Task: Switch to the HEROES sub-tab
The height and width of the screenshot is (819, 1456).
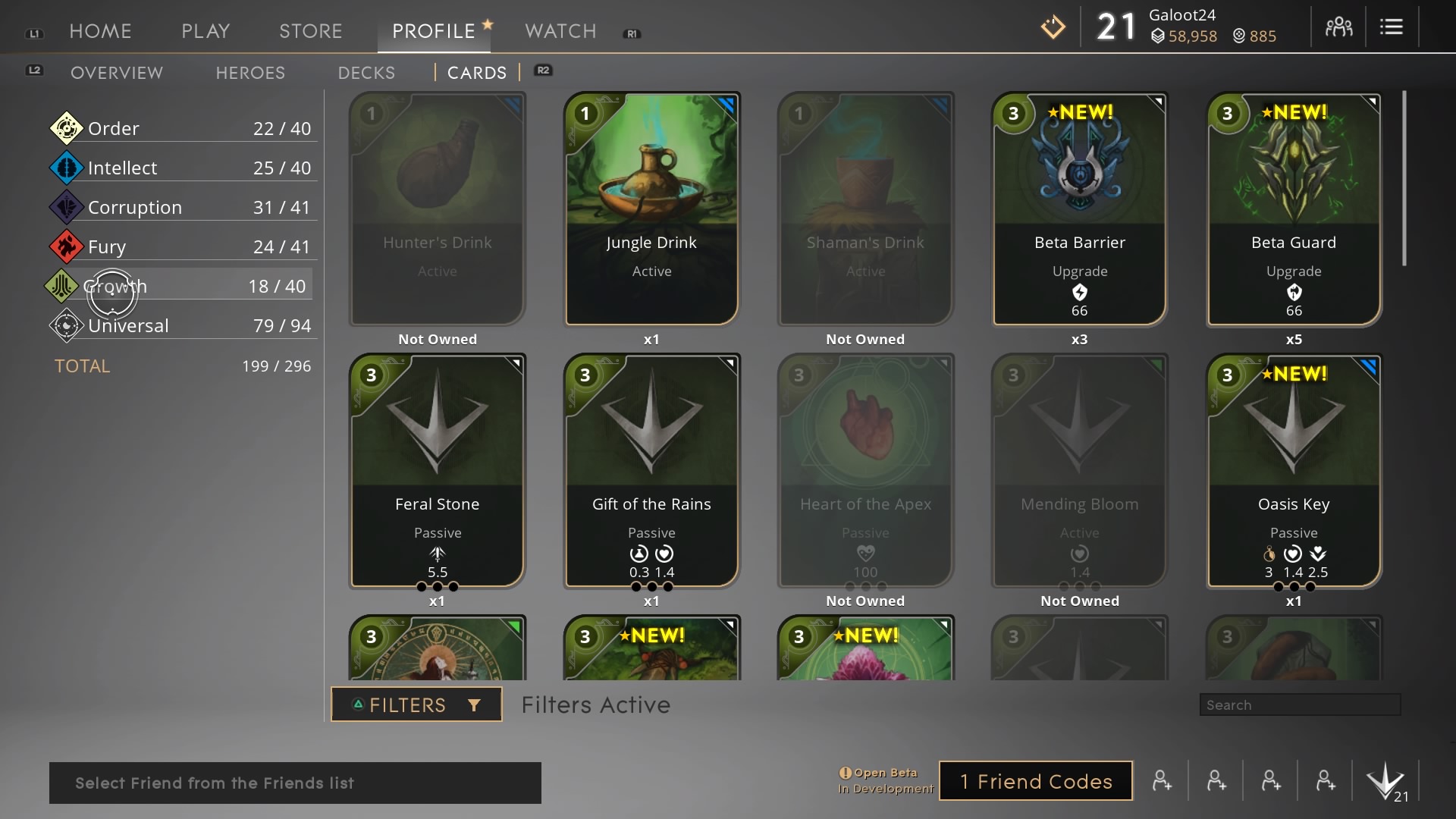Action: 250,73
